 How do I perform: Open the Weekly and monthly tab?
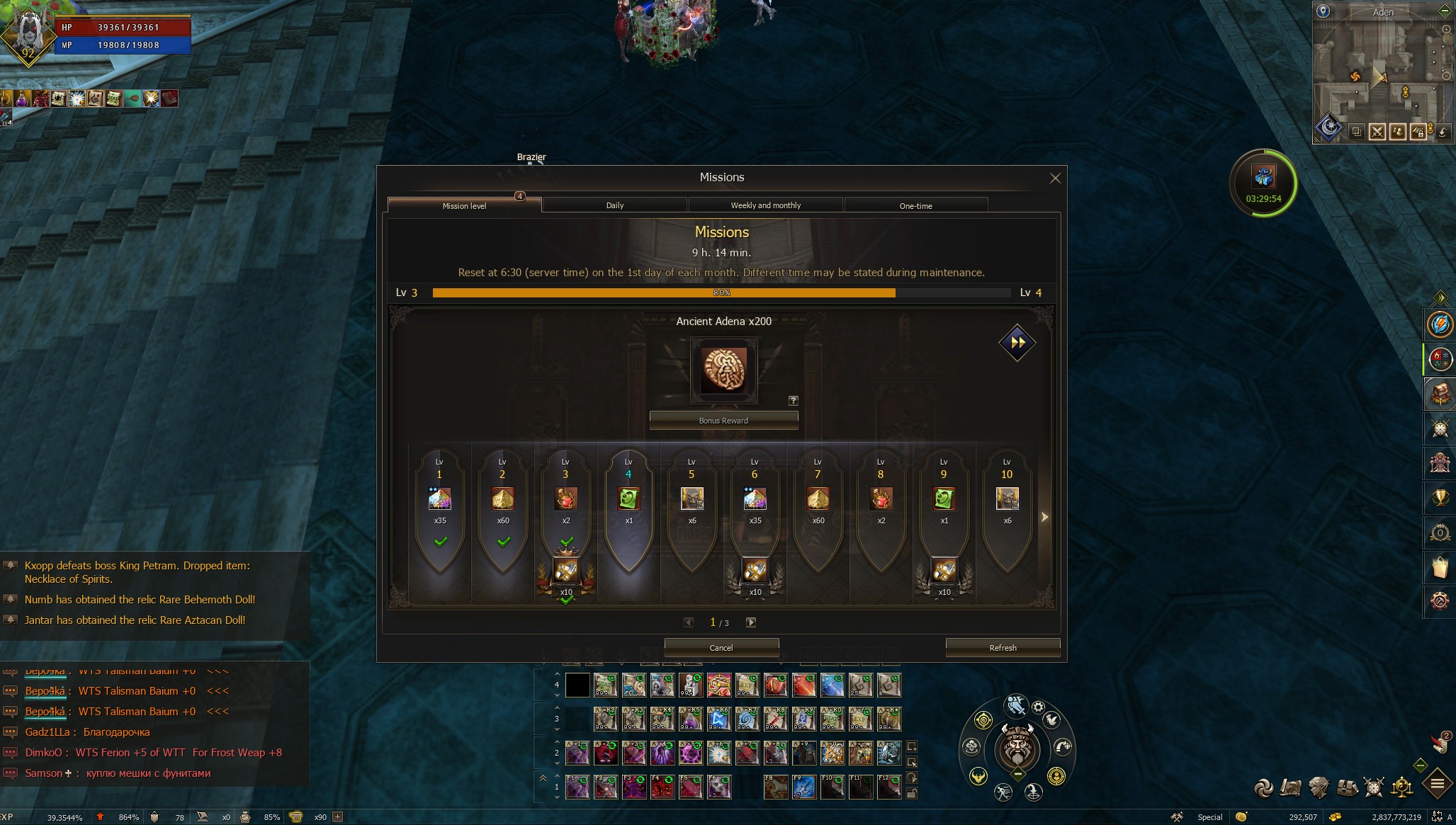tap(765, 205)
